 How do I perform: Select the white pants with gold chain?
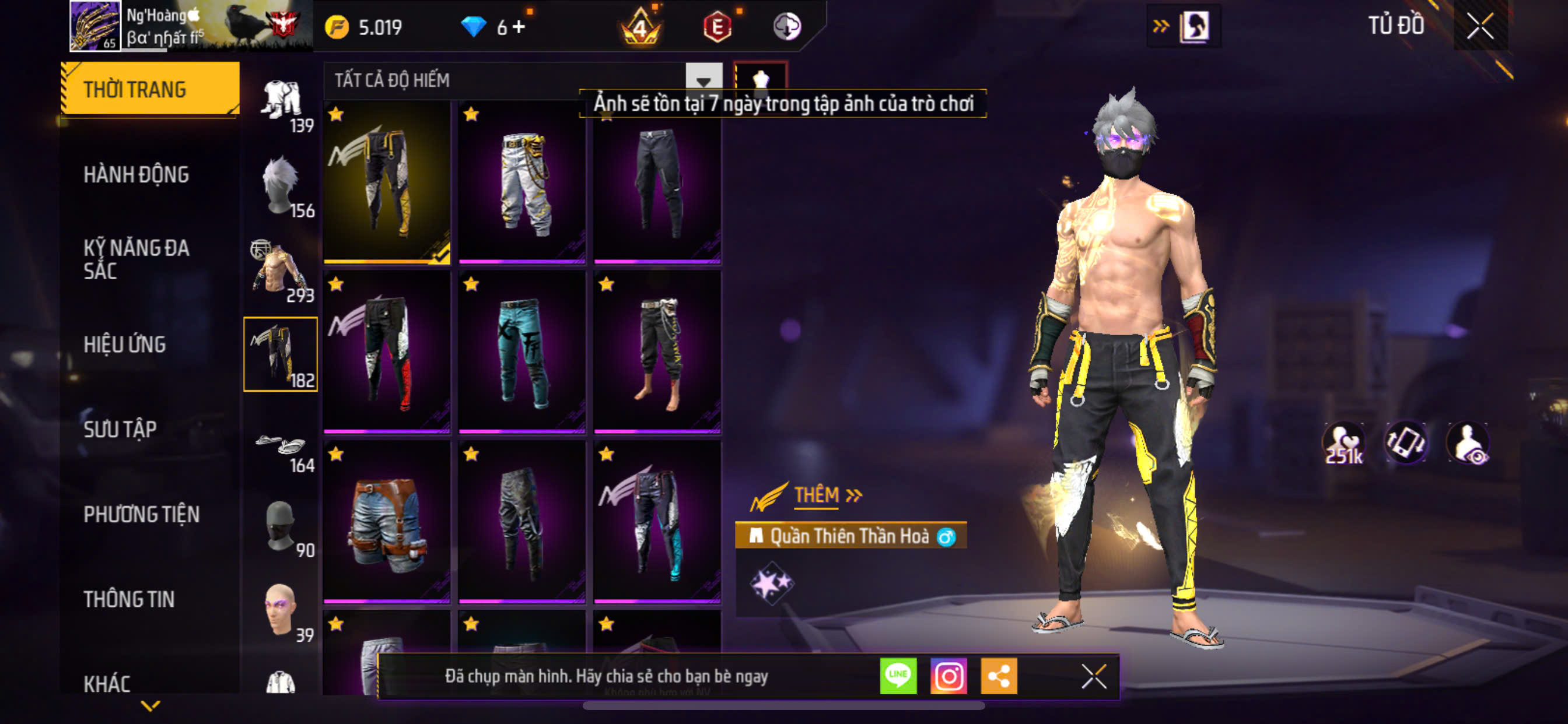pos(522,182)
